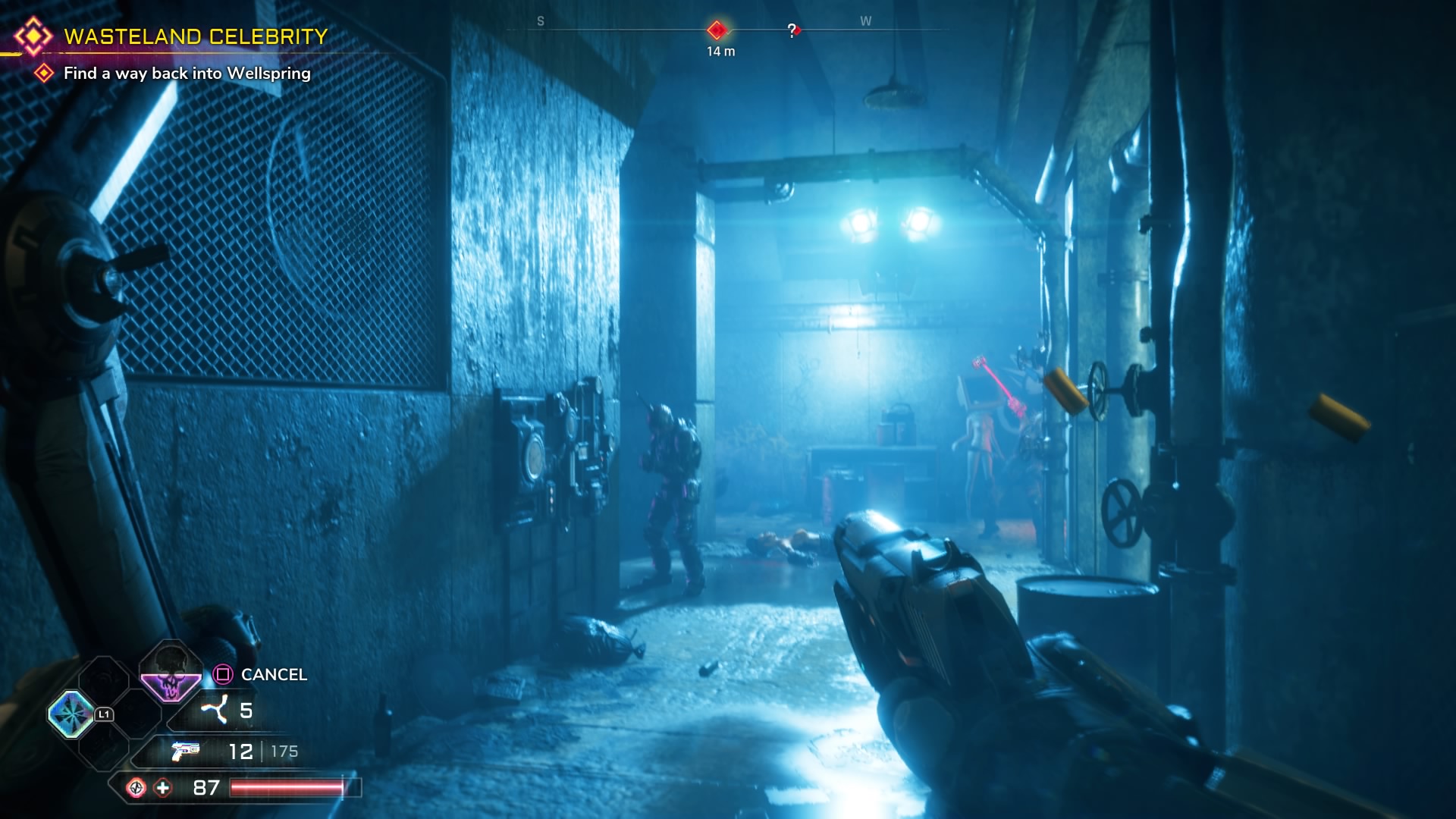Click the red defibrillator icon beside health
The image size is (1456, 819).
(x=136, y=788)
